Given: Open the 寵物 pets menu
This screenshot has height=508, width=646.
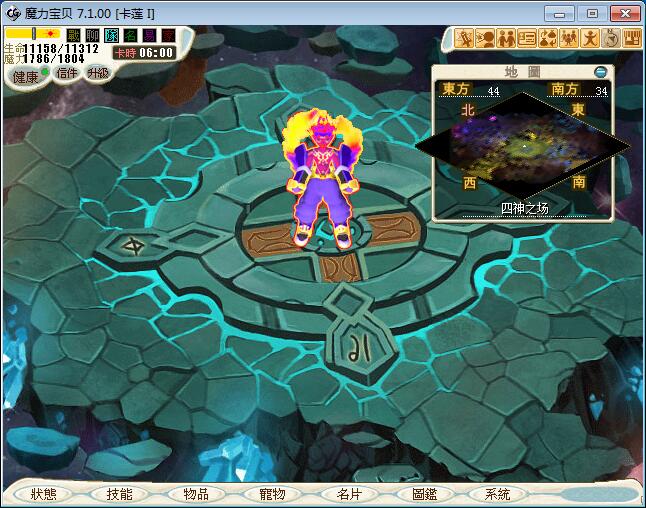Looking at the screenshot, I should [x=271, y=494].
